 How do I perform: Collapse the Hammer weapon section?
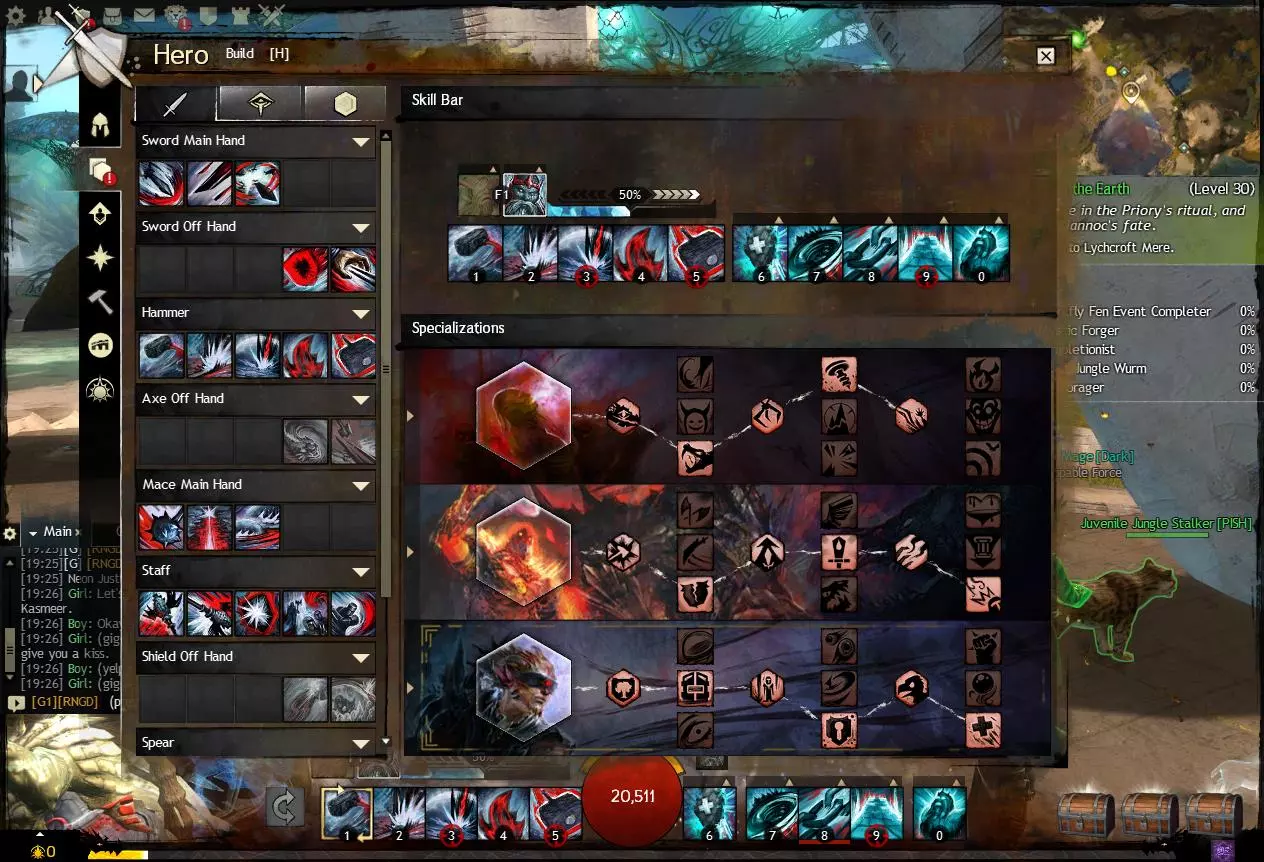tap(361, 314)
